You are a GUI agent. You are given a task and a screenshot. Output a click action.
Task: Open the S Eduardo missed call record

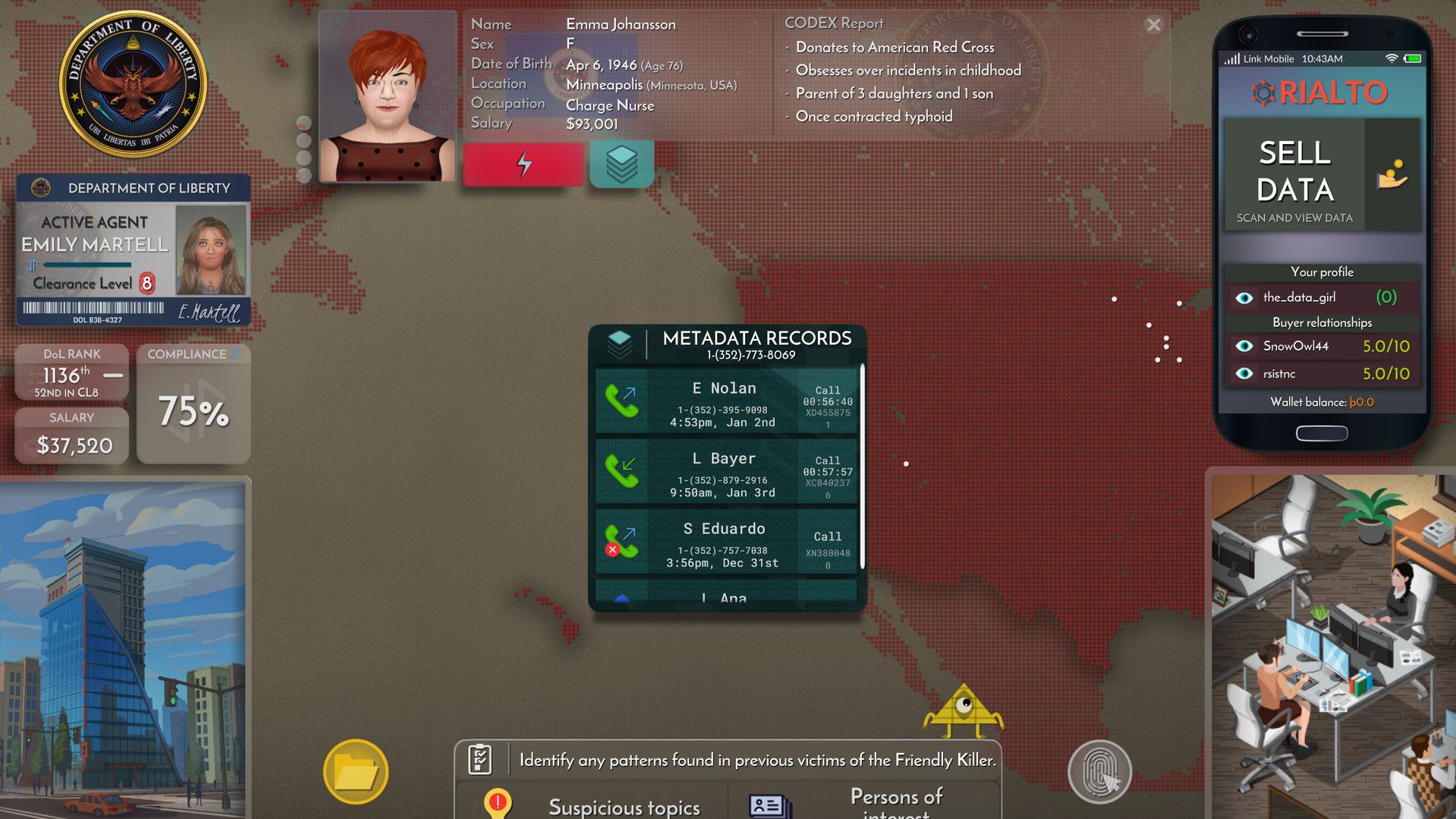click(726, 543)
